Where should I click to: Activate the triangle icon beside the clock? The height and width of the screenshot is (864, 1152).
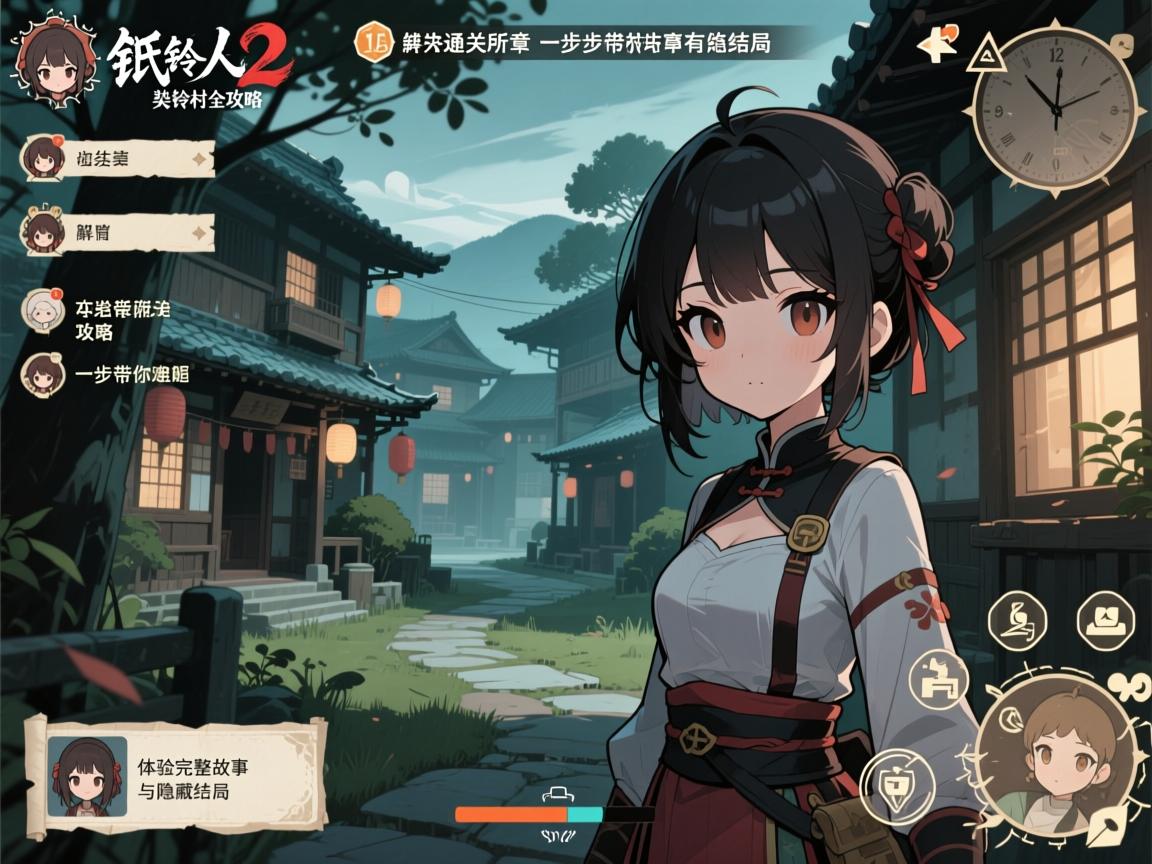click(985, 54)
